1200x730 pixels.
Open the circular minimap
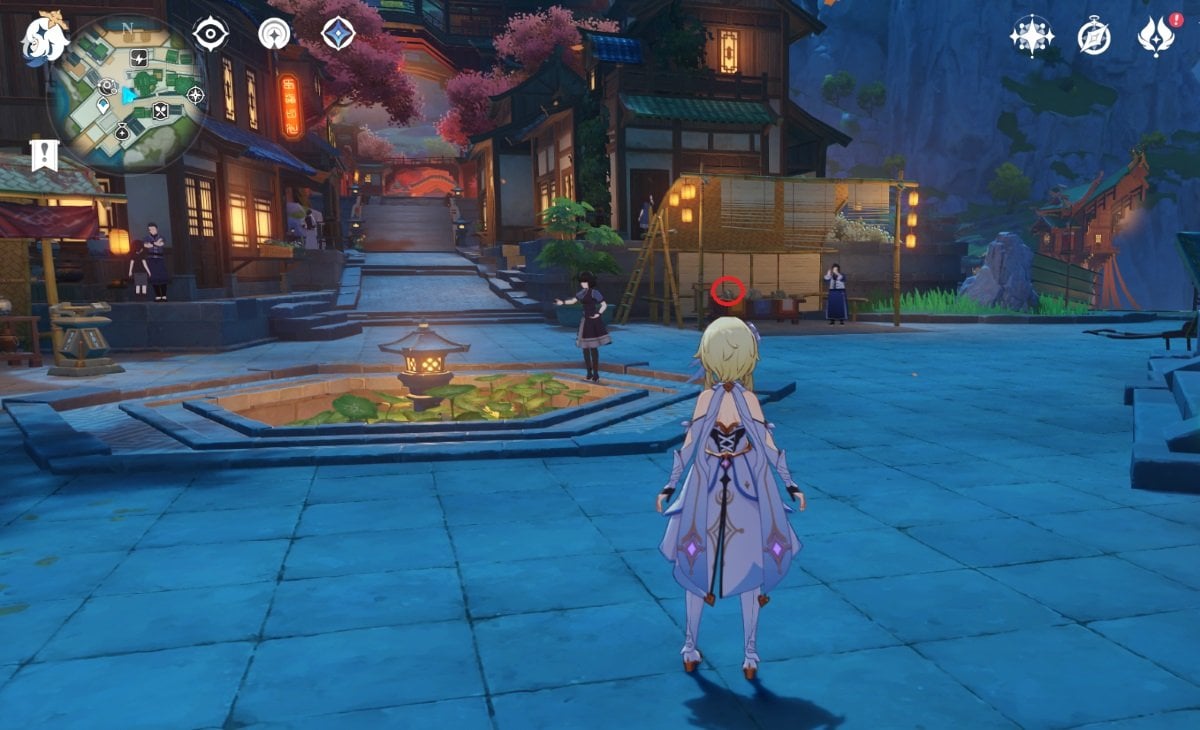coord(126,94)
